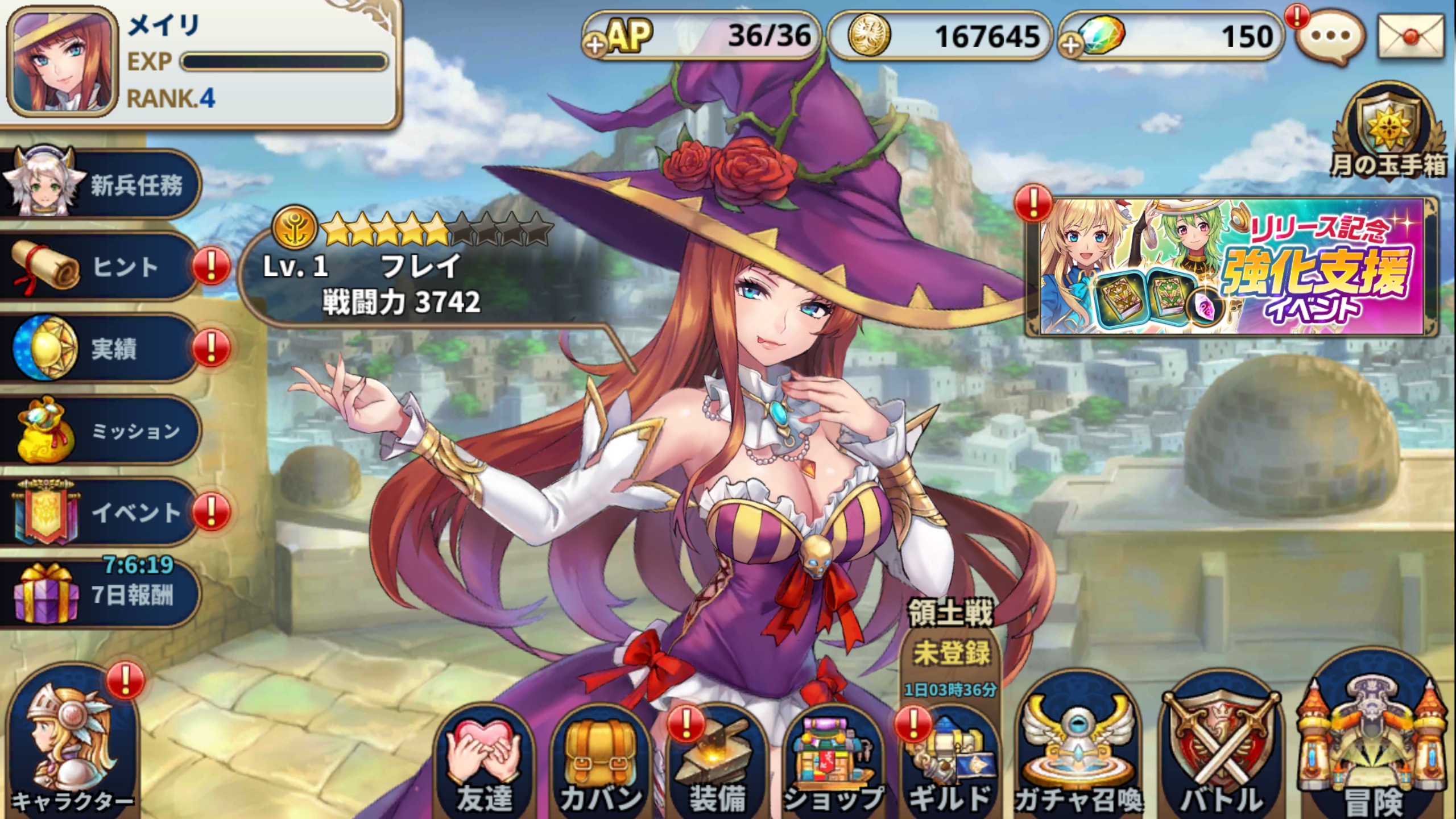Open the 強化支援 event banner

(1232, 266)
